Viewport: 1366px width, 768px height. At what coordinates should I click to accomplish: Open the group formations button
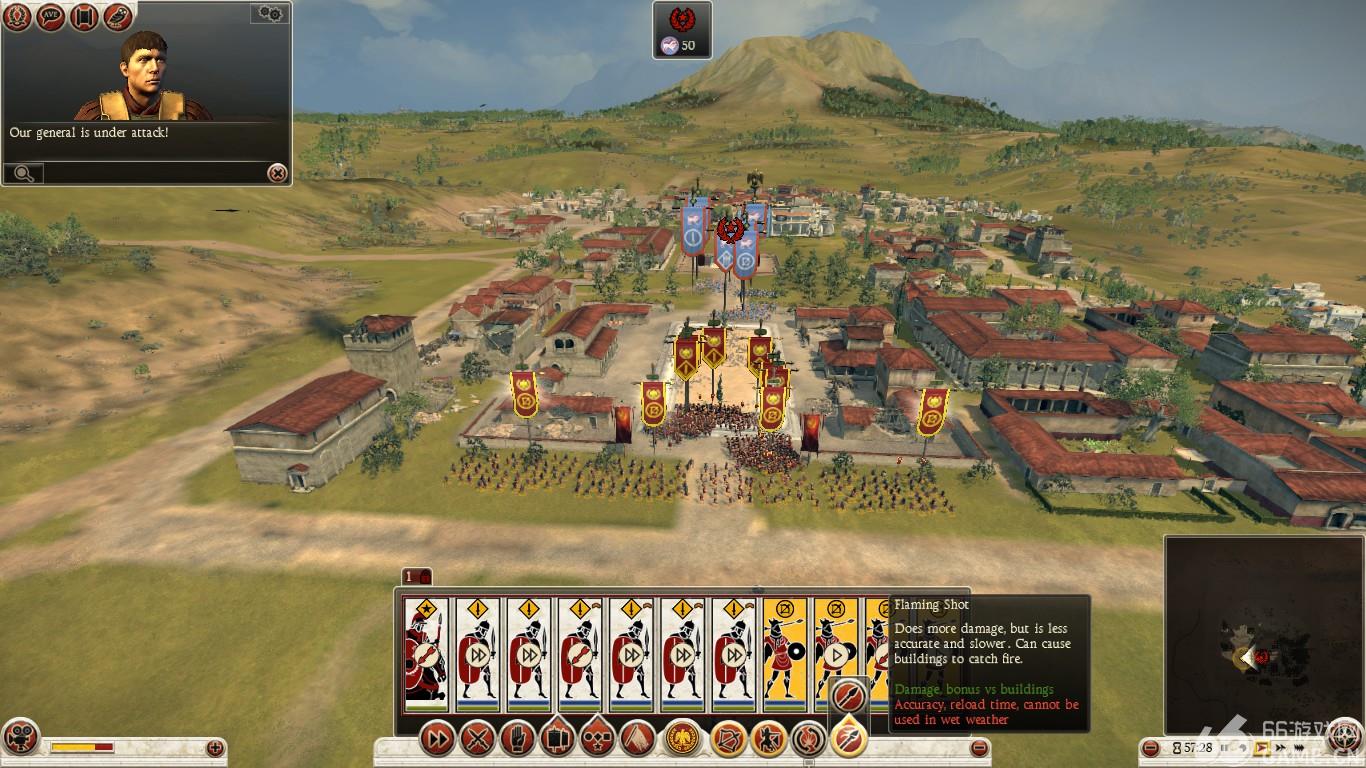click(597, 740)
